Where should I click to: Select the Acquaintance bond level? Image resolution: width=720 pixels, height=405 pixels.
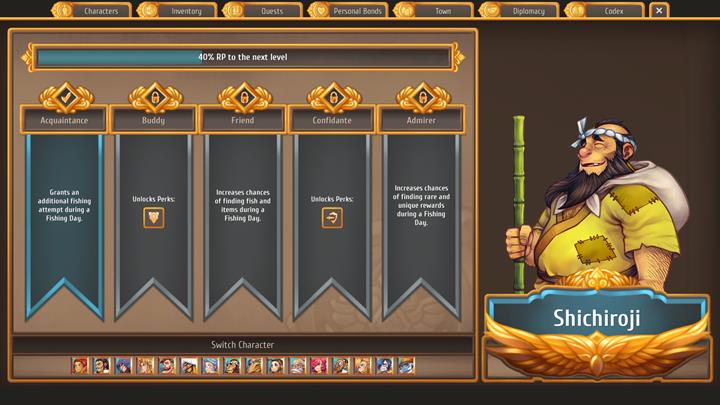(x=64, y=120)
